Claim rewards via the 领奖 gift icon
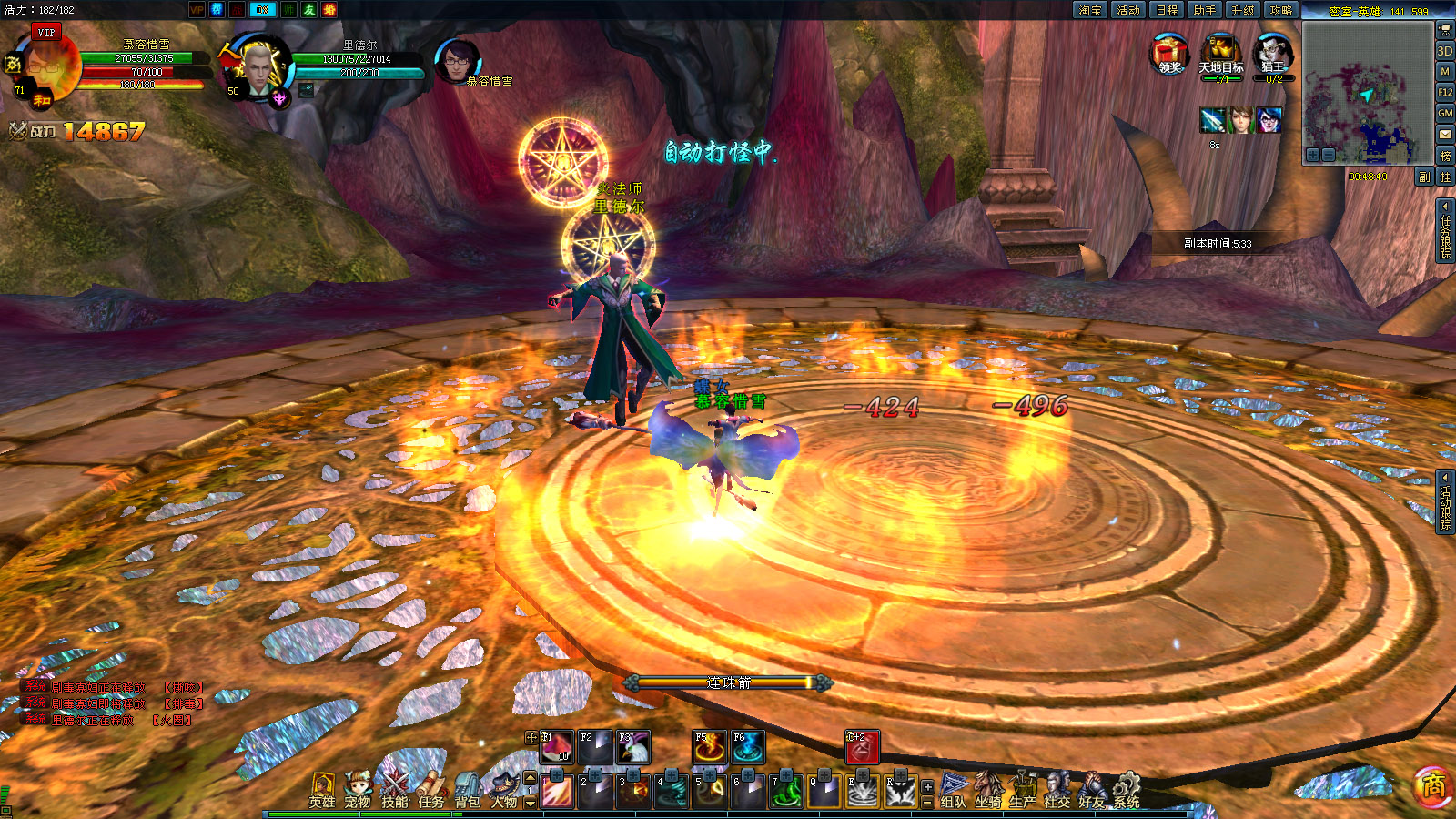Image resolution: width=1456 pixels, height=819 pixels. [x=1169, y=54]
